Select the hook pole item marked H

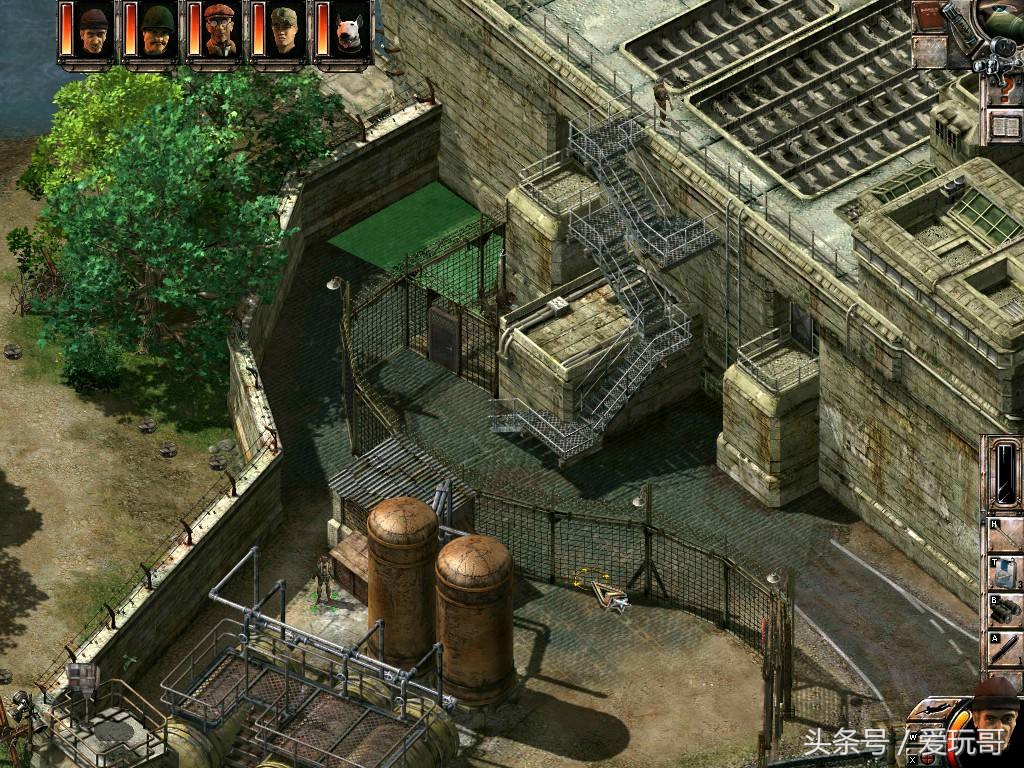coord(1004,535)
